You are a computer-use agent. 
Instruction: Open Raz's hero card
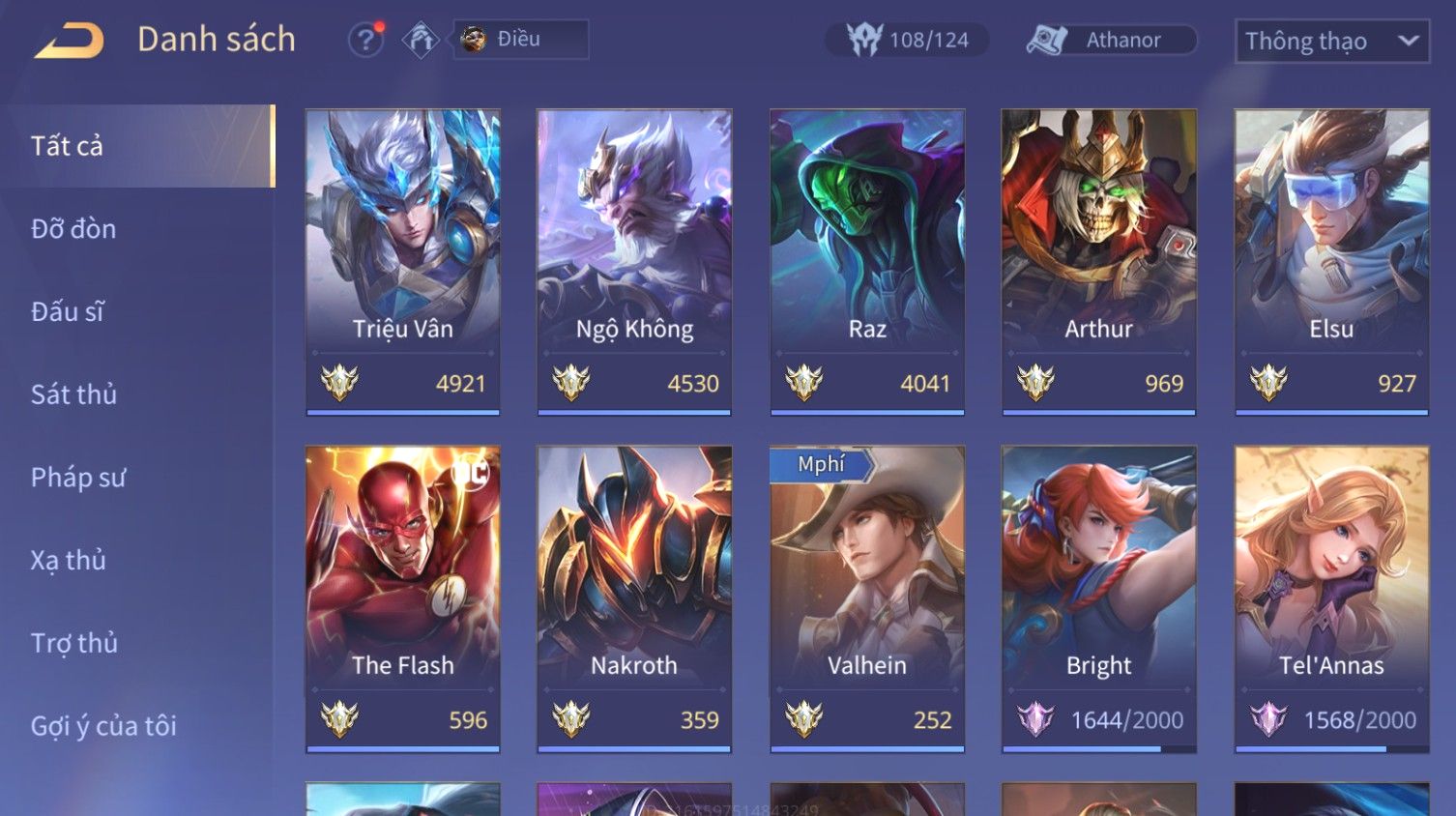pos(867,261)
